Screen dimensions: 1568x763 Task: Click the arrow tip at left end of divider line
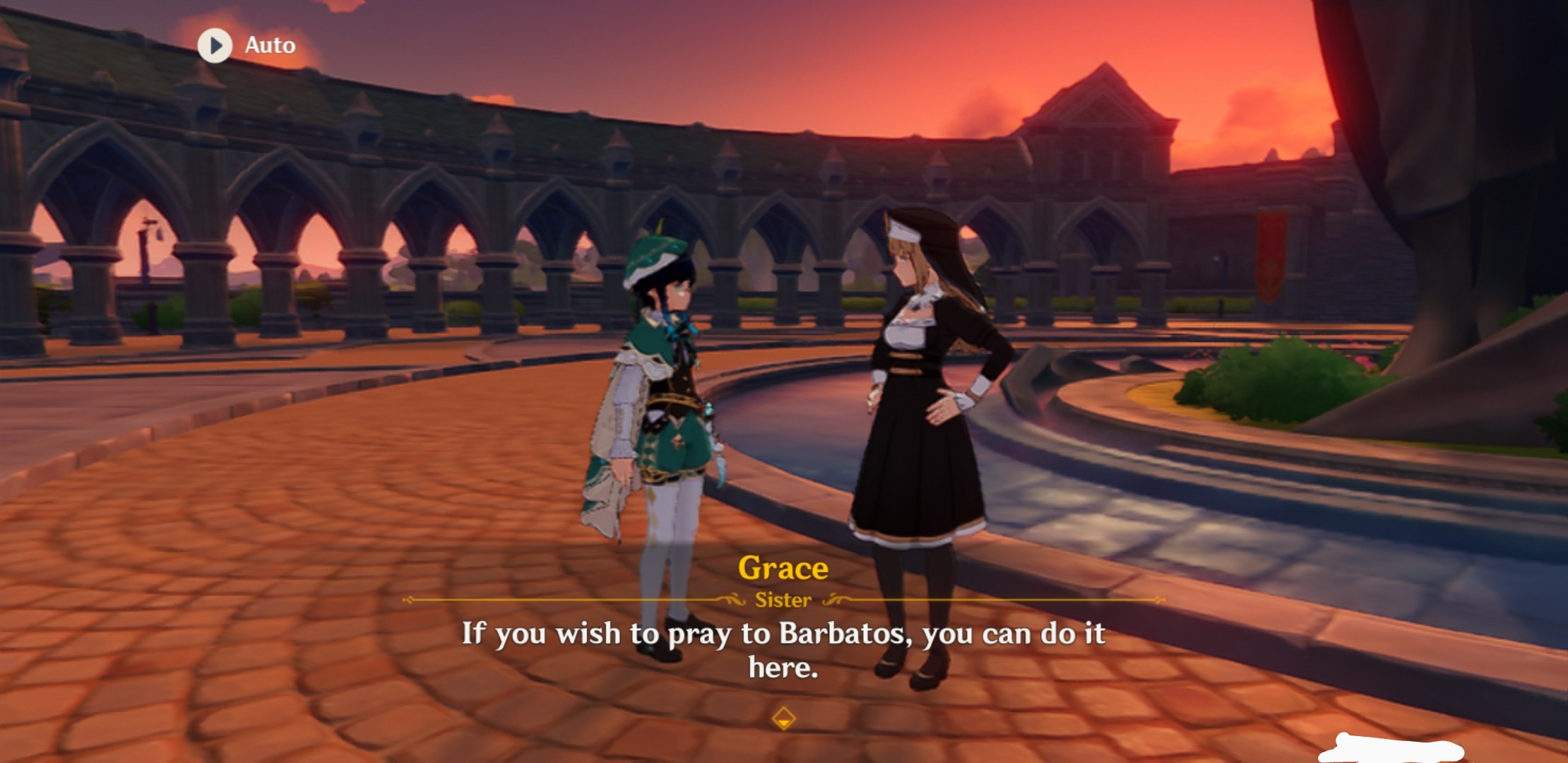coord(408,601)
